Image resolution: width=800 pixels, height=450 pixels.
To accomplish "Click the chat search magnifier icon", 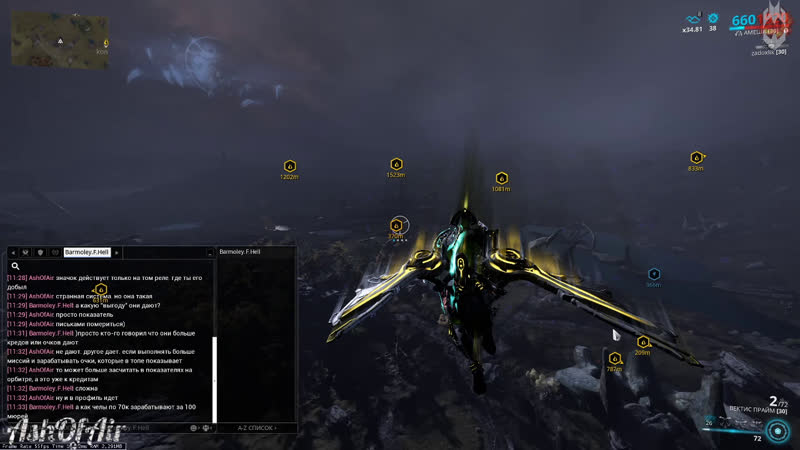I will [16, 266].
